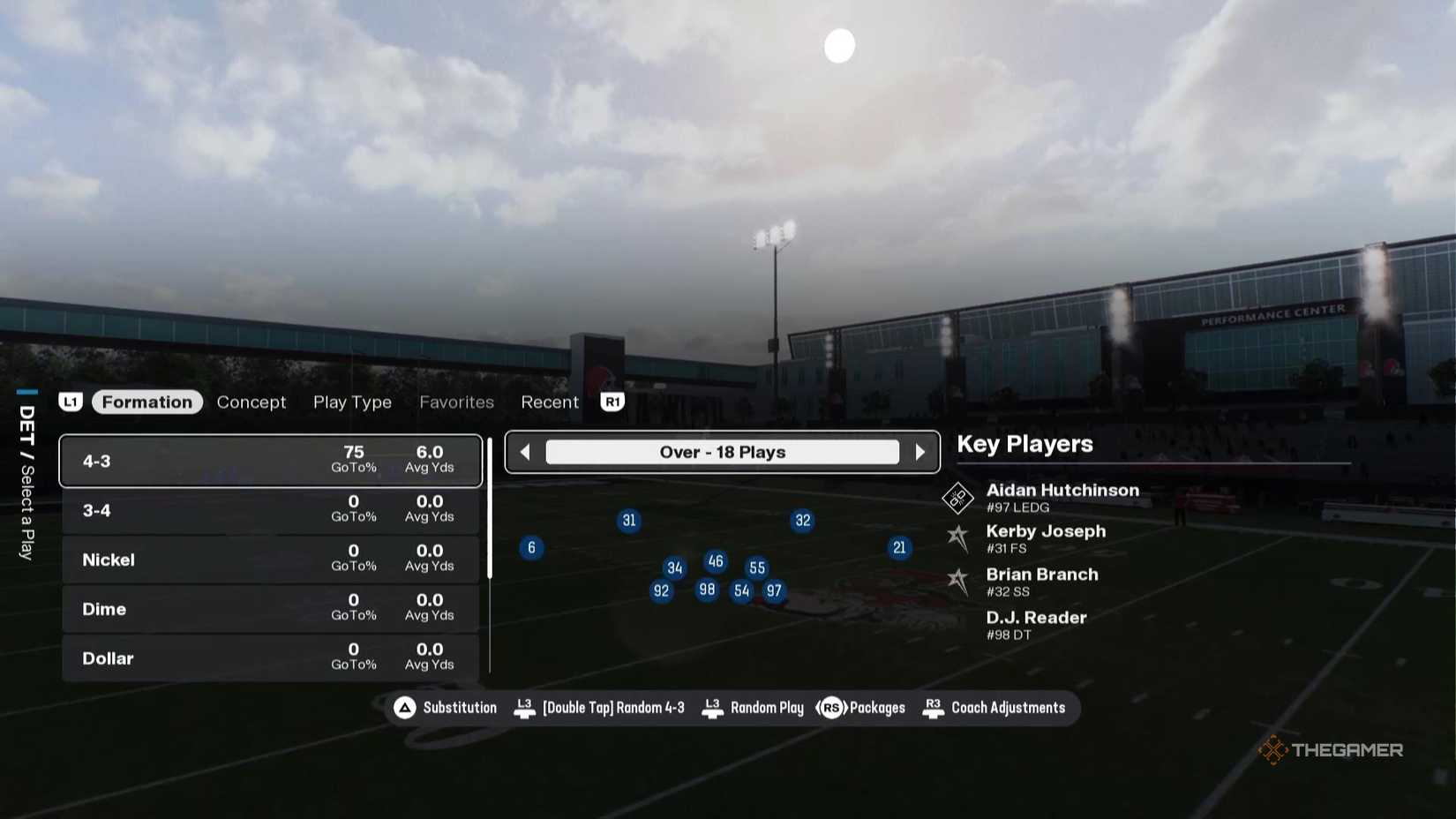Open the Play Type tab
Image resolution: width=1456 pixels, height=819 pixels.
tap(352, 402)
